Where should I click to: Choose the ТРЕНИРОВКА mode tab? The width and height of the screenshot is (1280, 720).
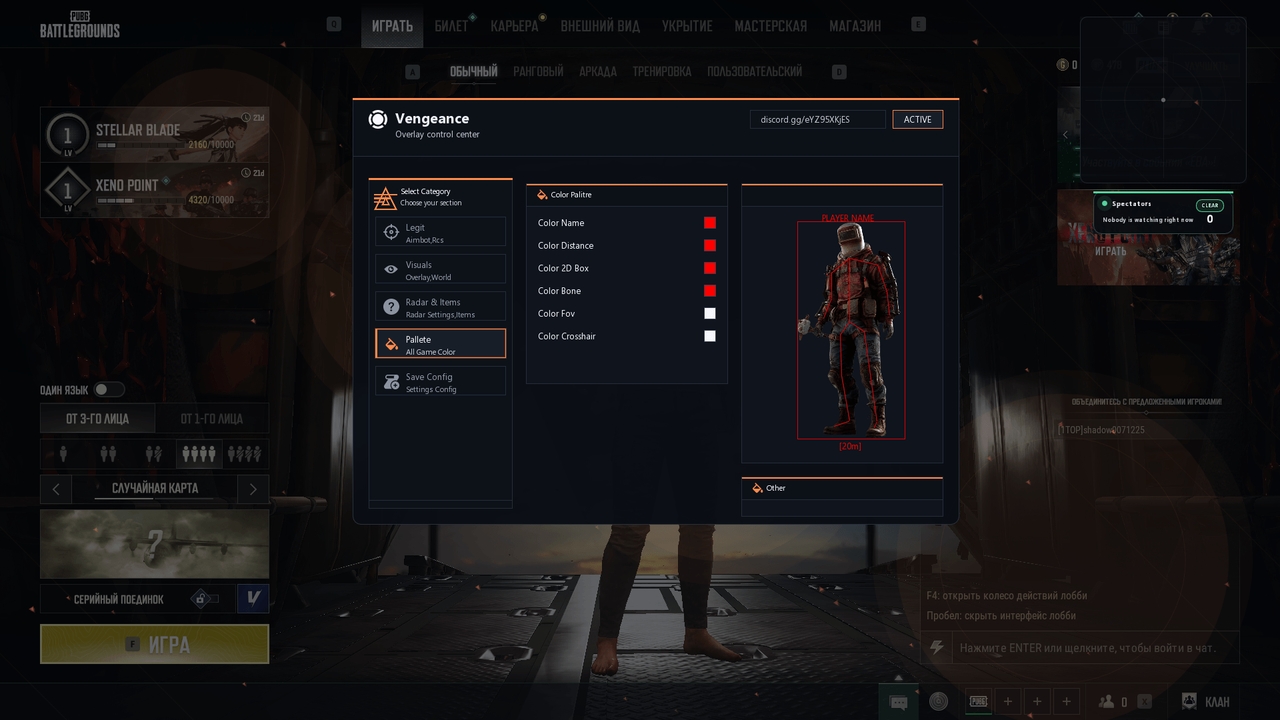(x=661, y=72)
